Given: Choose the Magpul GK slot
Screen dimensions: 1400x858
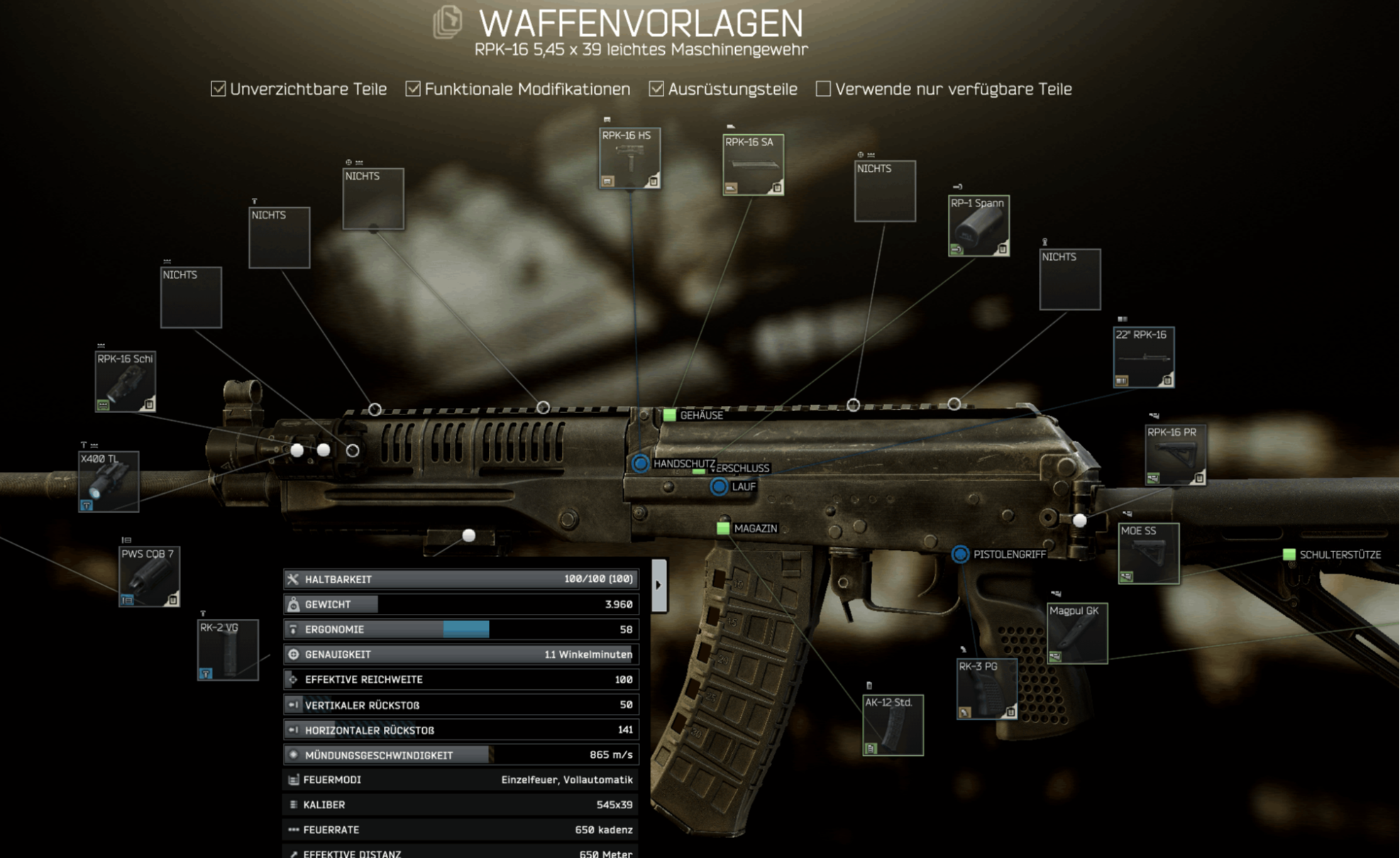Looking at the screenshot, I should pyautogui.click(x=1076, y=633).
